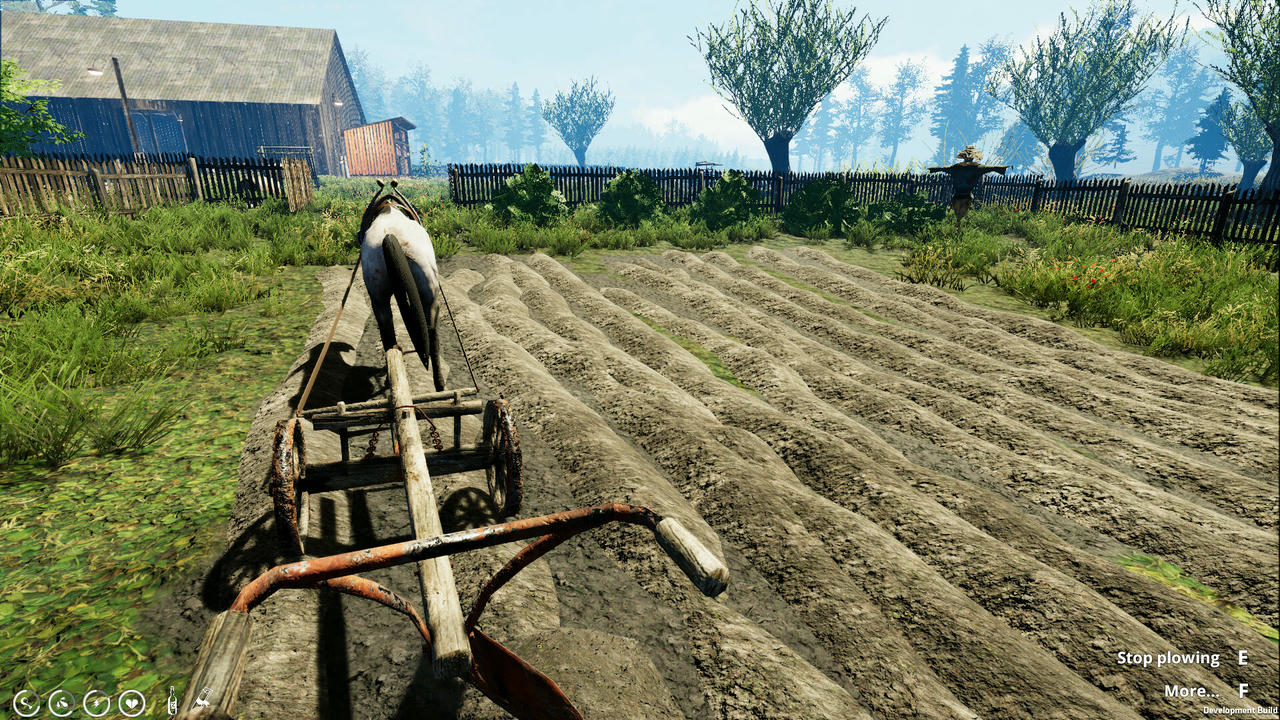This screenshot has width=1280, height=720.
Task: Select the bottle item icon
Action: pyautogui.click(x=172, y=702)
